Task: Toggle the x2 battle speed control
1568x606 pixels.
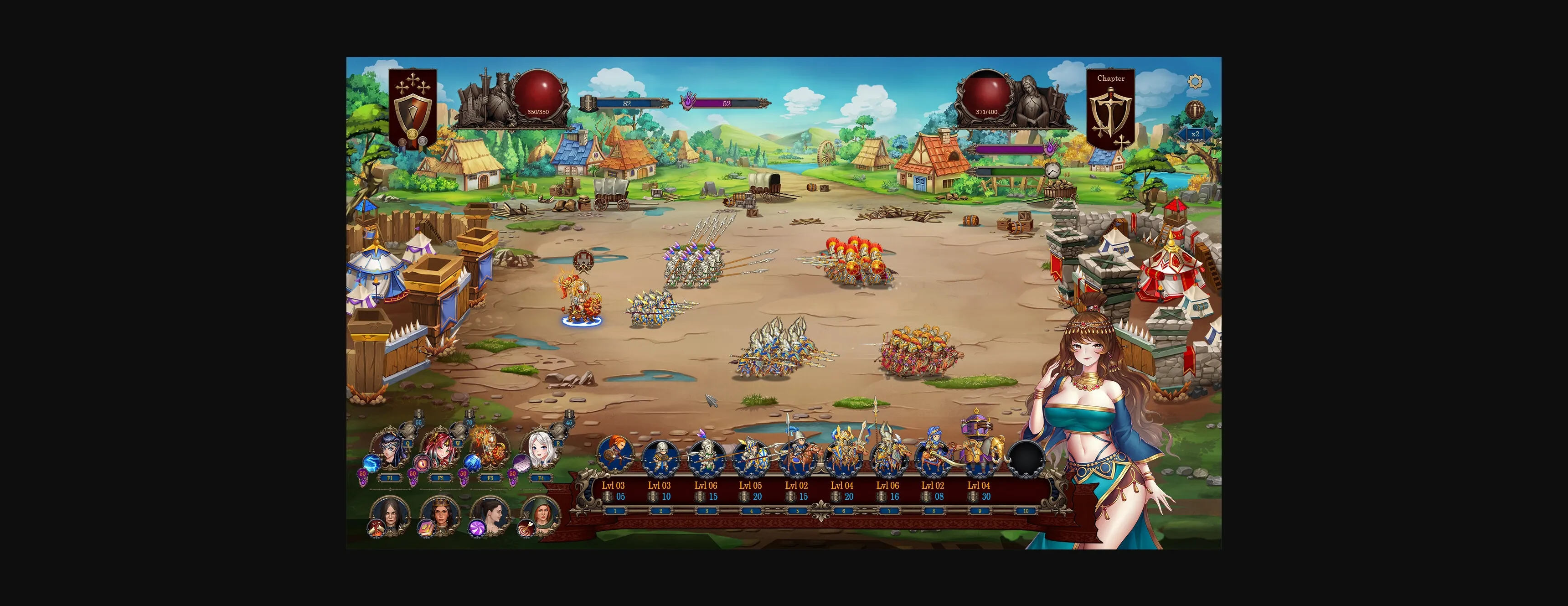Action: click(x=1196, y=134)
